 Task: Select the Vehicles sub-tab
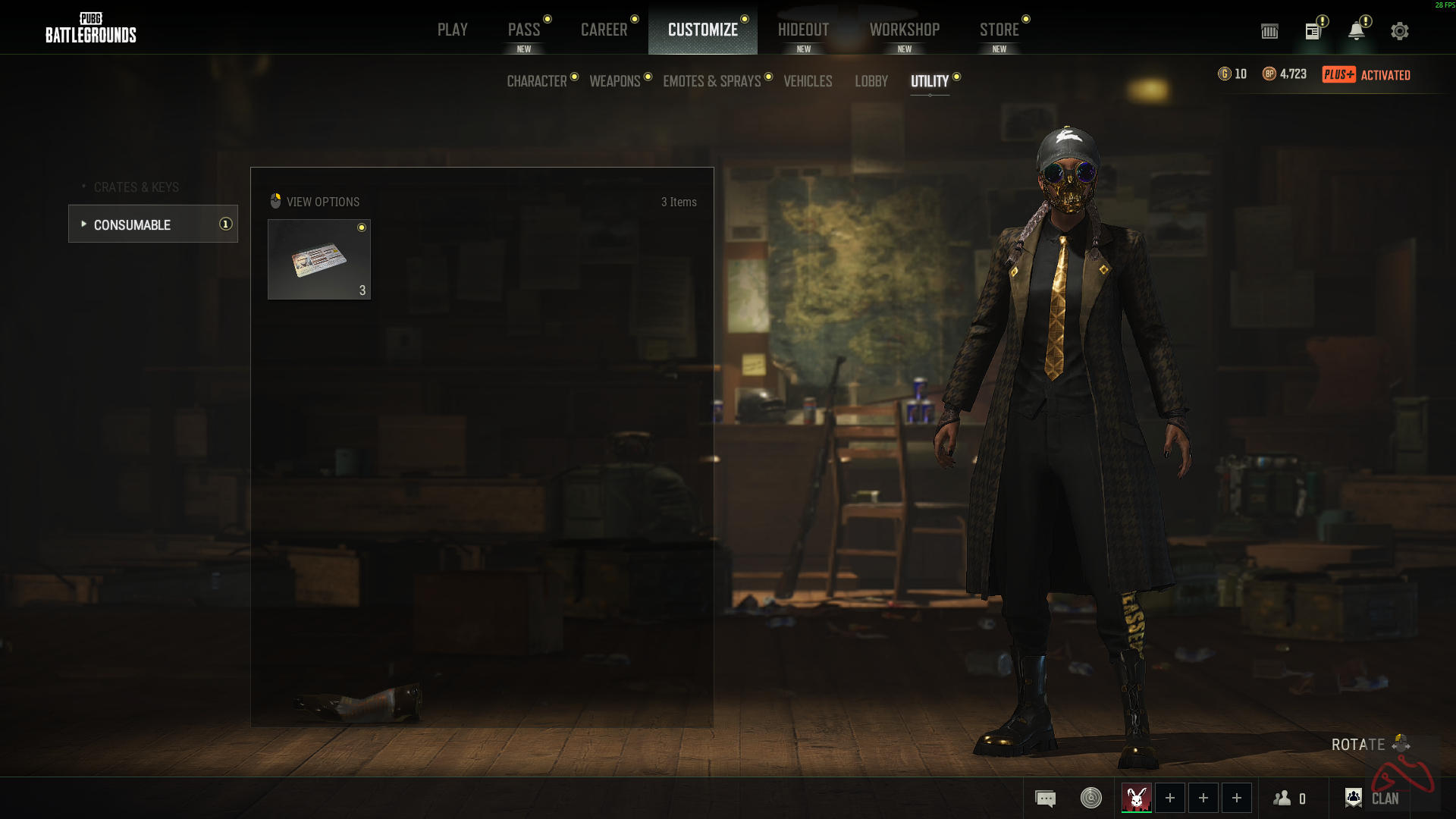point(808,81)
